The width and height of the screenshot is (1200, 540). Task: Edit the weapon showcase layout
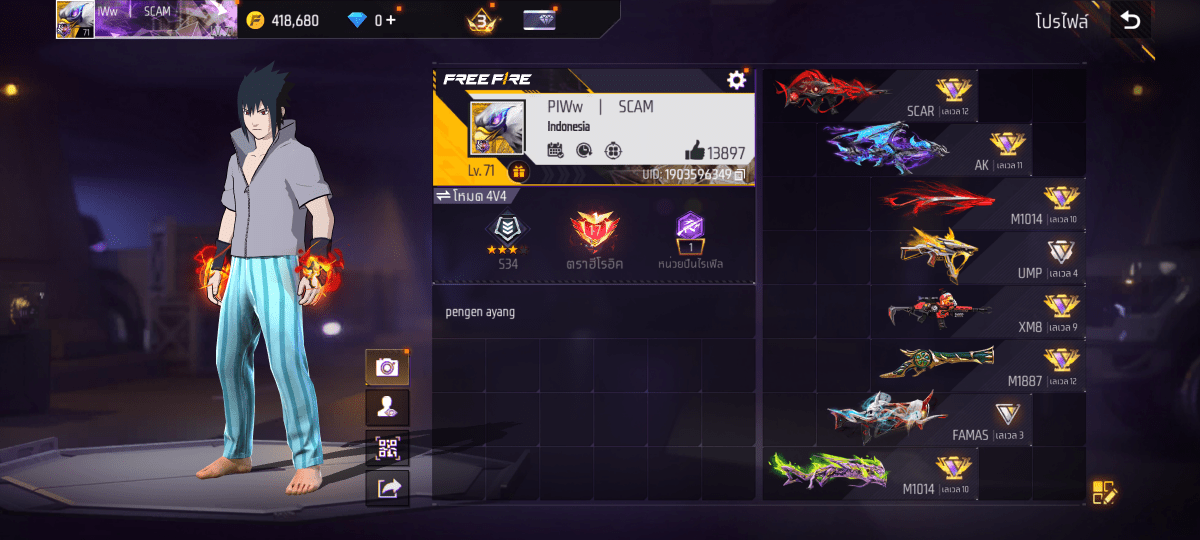(1104, 492)
